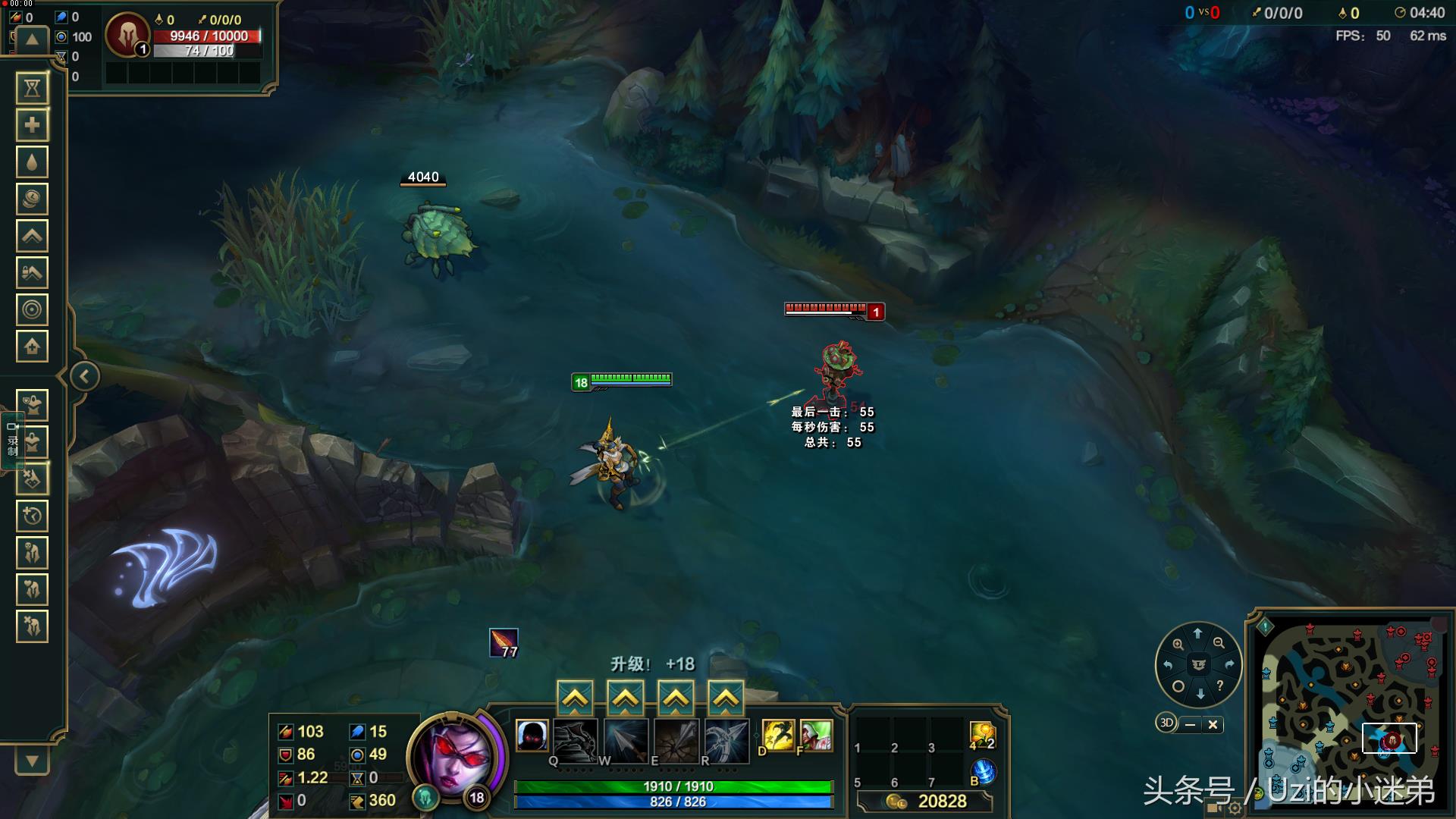Click the water drop mana button
The width and height of the screenshot is (1456, 819).
coord(32,162)
